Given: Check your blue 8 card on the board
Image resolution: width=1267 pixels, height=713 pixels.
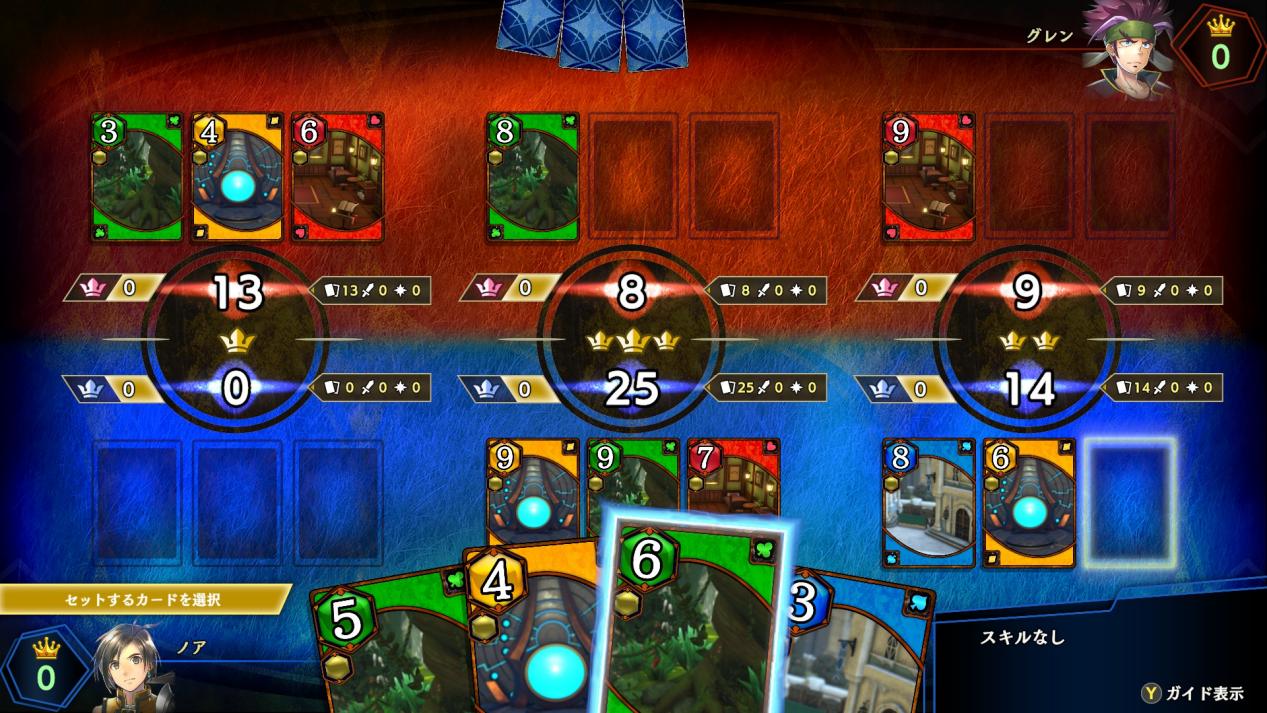Looking at the screenshot, I should click(x=928, y=502).
